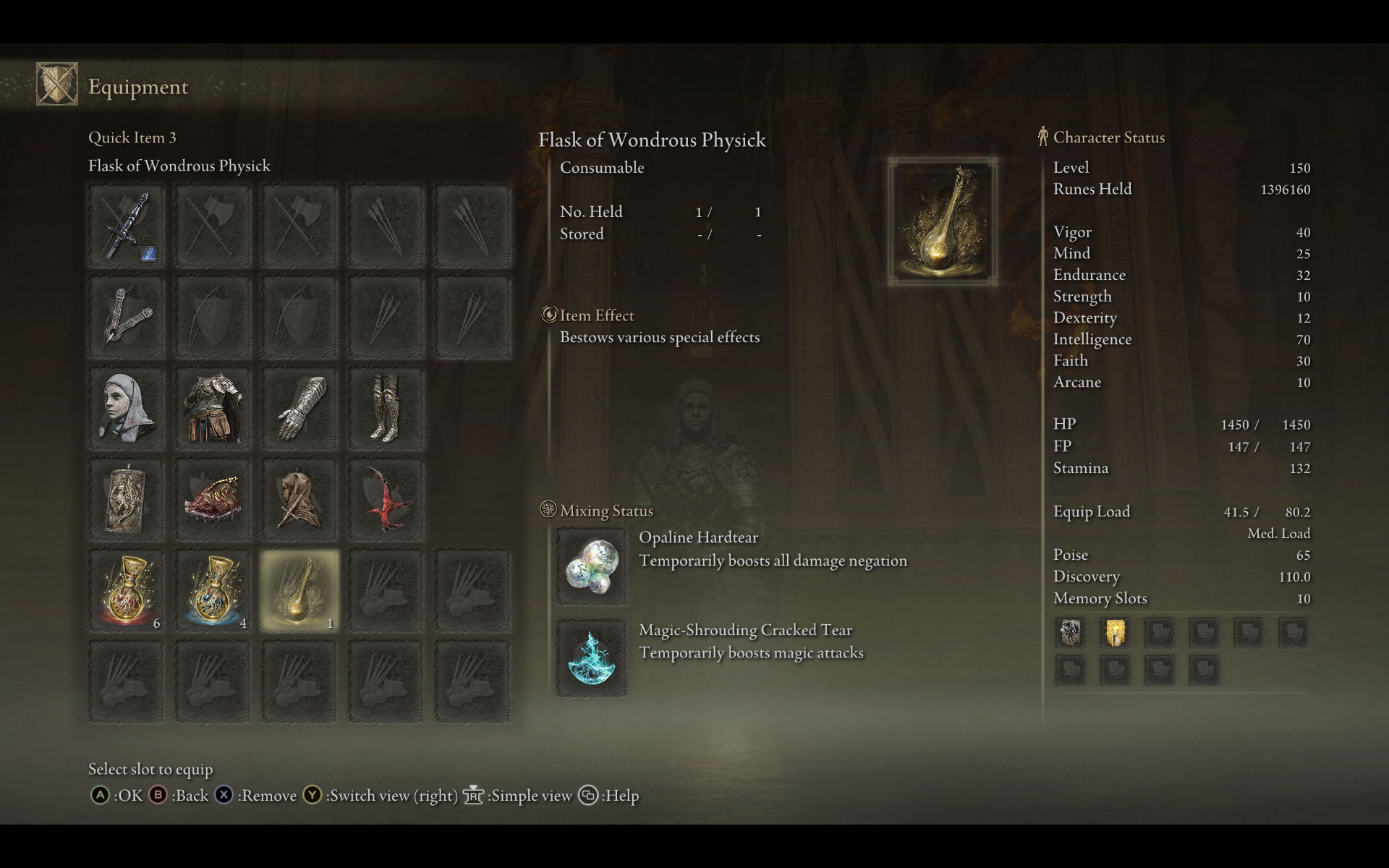
Task: Choose the grey hood helmet slot
Action: pyautogui.click(x=127, y=409)
